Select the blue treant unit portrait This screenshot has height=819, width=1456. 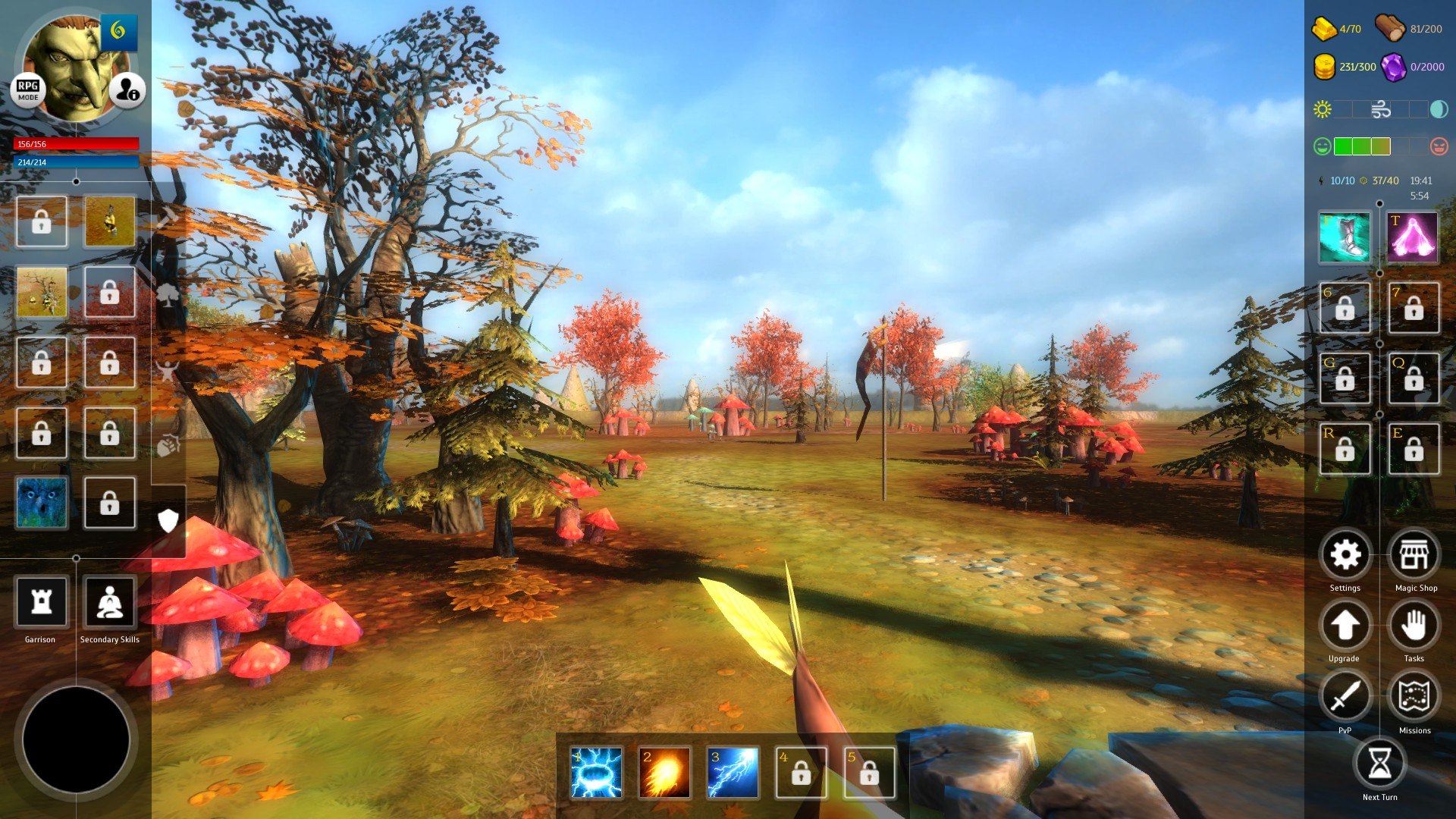[42, 502]
